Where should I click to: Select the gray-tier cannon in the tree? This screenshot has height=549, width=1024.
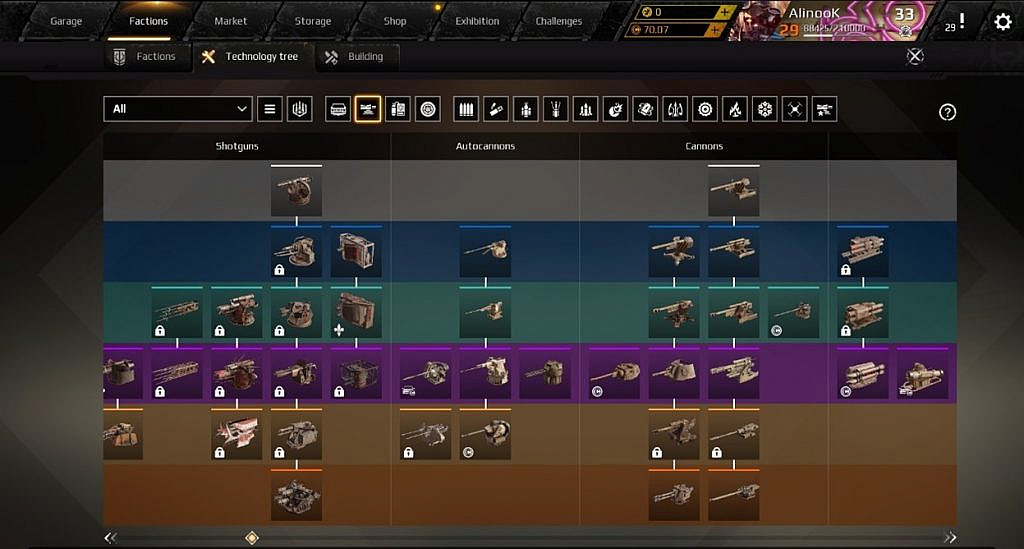click(733, 192)
